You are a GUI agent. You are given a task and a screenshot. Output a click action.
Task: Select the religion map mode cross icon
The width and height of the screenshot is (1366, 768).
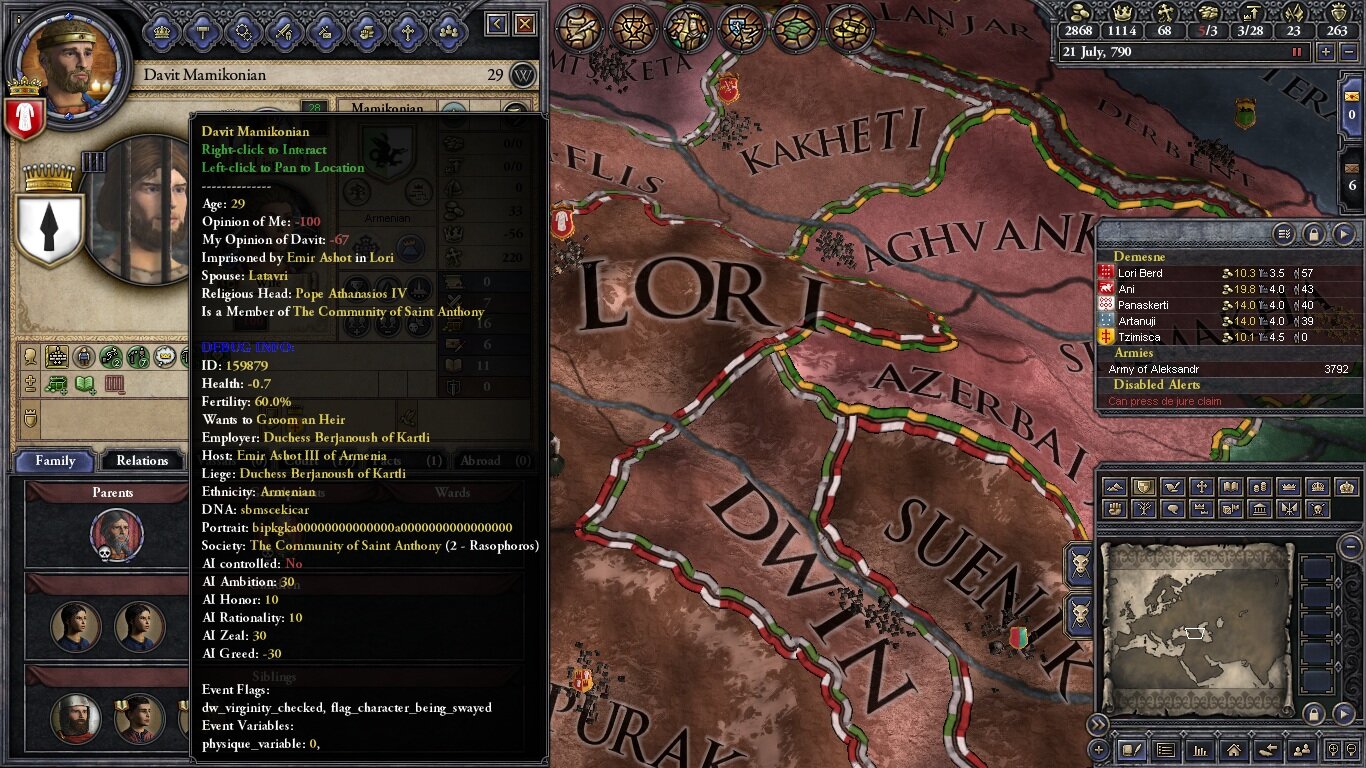click(x=1201, y=487)
